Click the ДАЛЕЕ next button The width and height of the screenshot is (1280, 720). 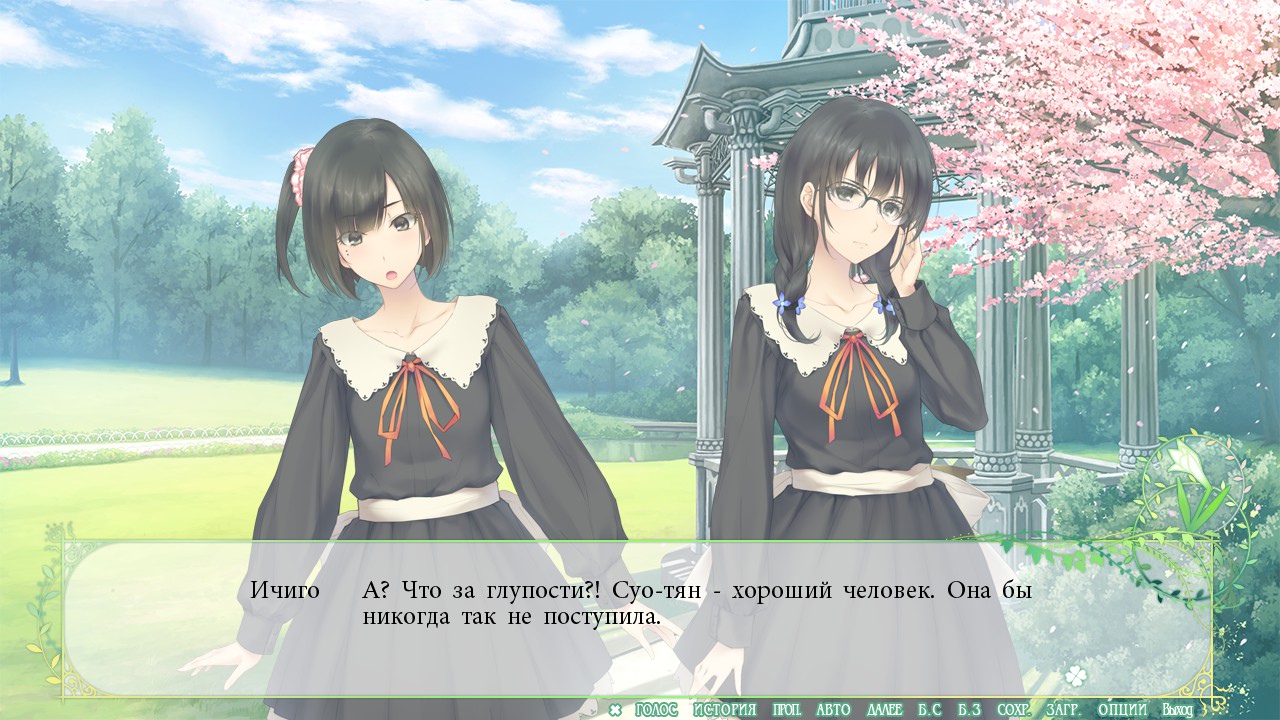tap(884, 710)
